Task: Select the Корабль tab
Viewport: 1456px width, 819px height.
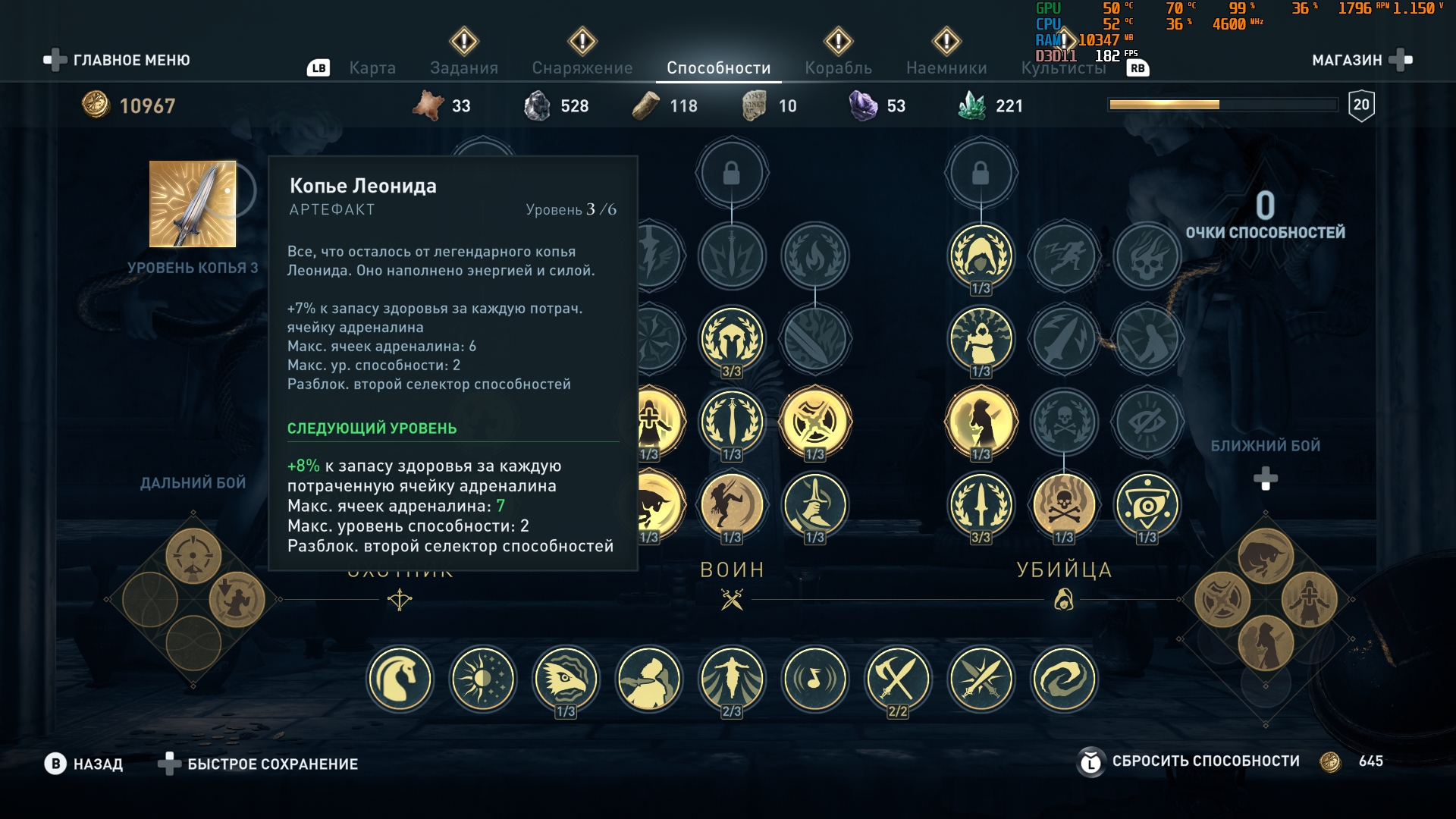Action: point(838,68)
